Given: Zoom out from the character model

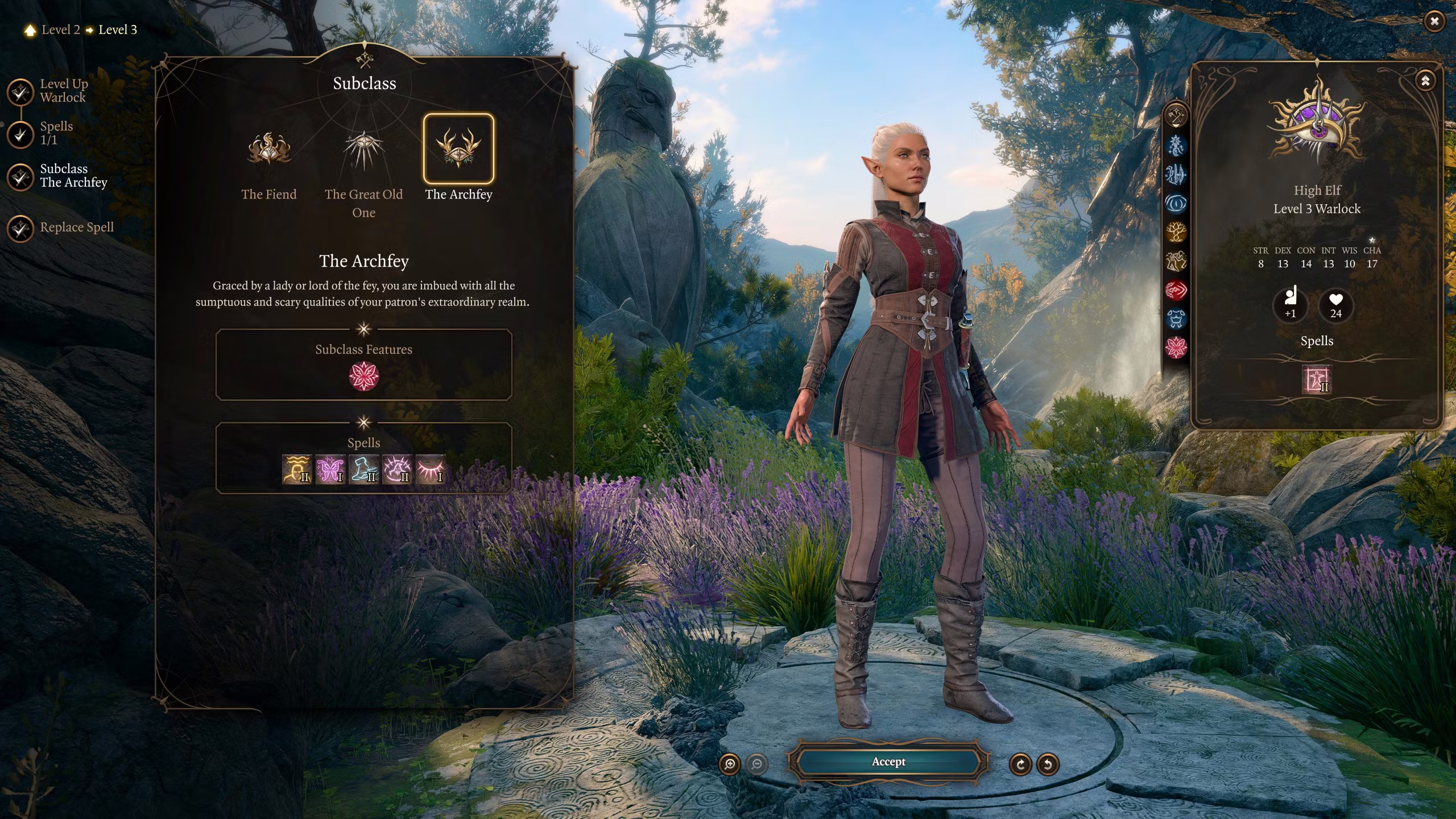Looking at the screenshot, I should point(756,764).
